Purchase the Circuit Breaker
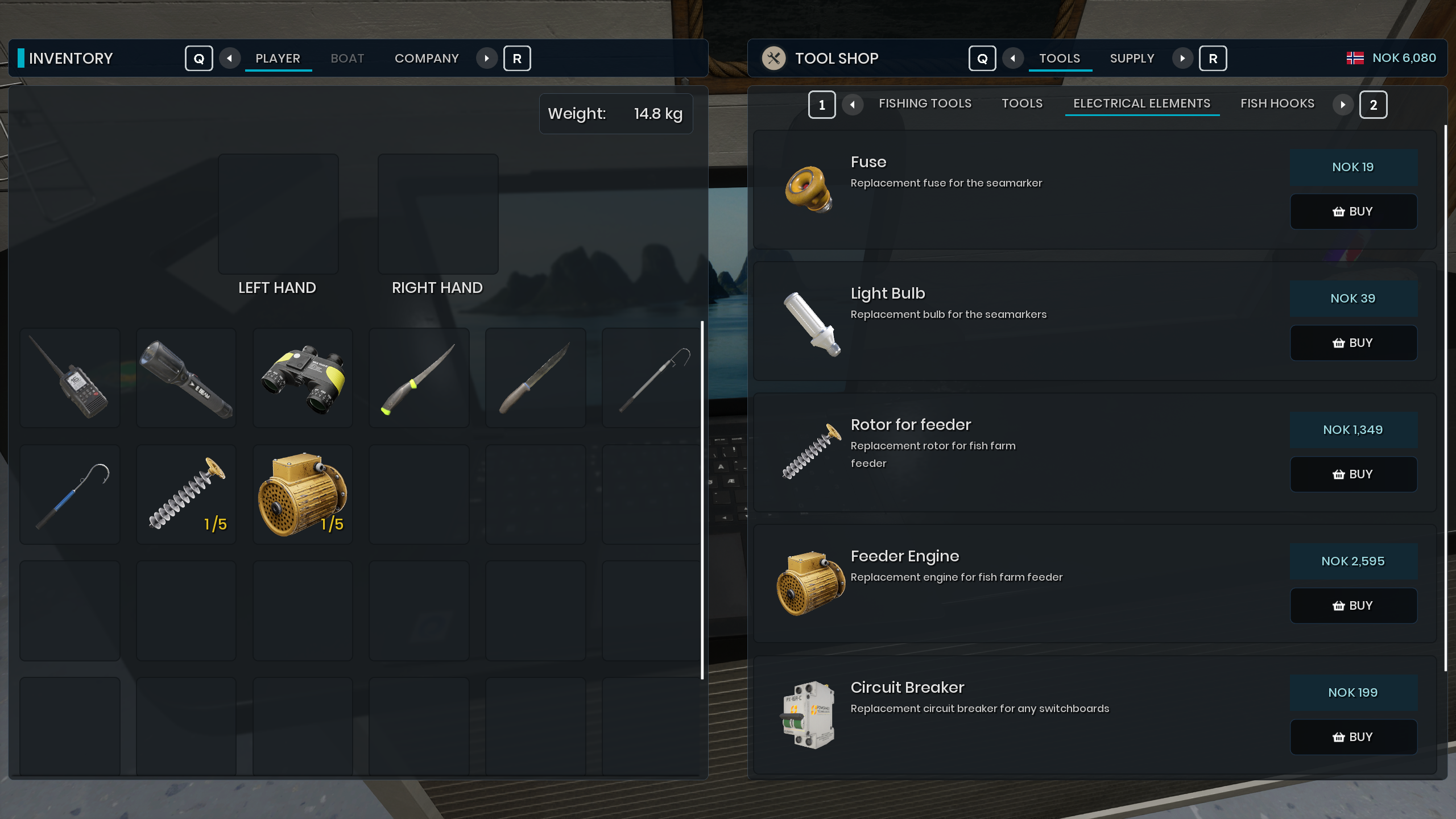This screenshot has height=819, width=1456. [1352, 737]
